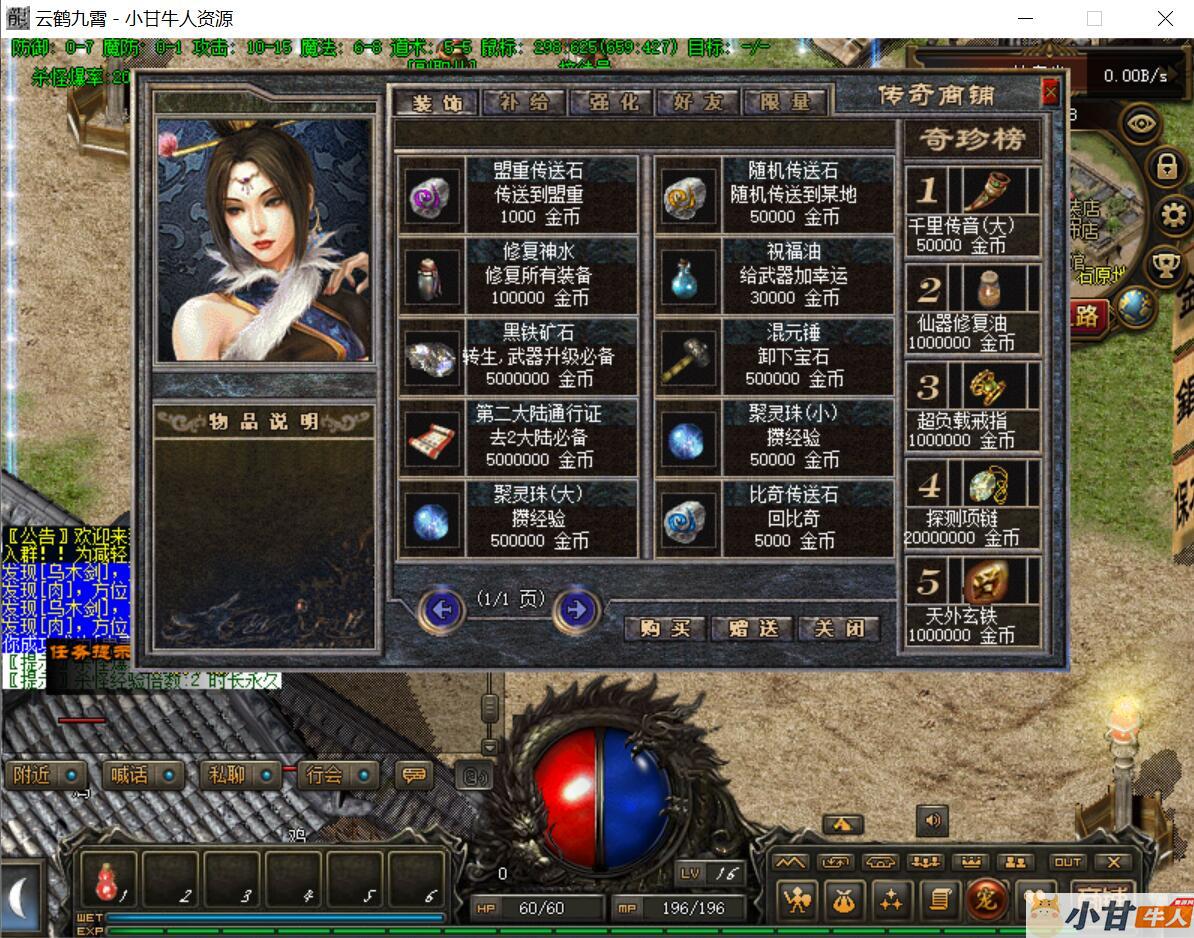Choose the 修复神水 item
The image size is (1194, 938).
(518, 275)
